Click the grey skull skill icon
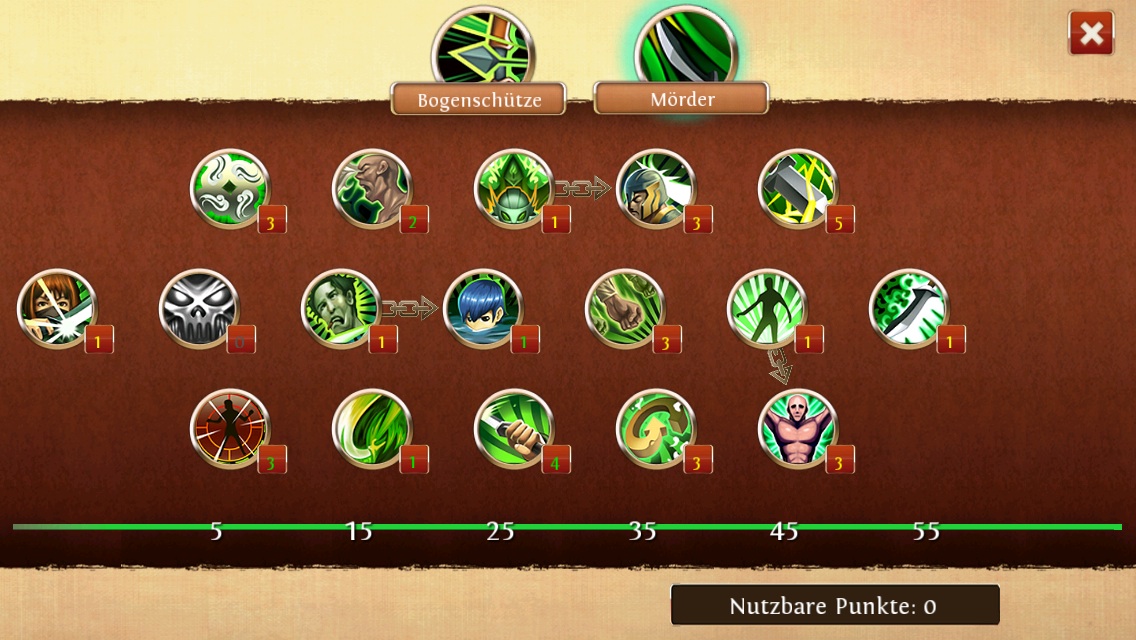The height and width of the screenshot is (640, 1136). pos(199,308)
